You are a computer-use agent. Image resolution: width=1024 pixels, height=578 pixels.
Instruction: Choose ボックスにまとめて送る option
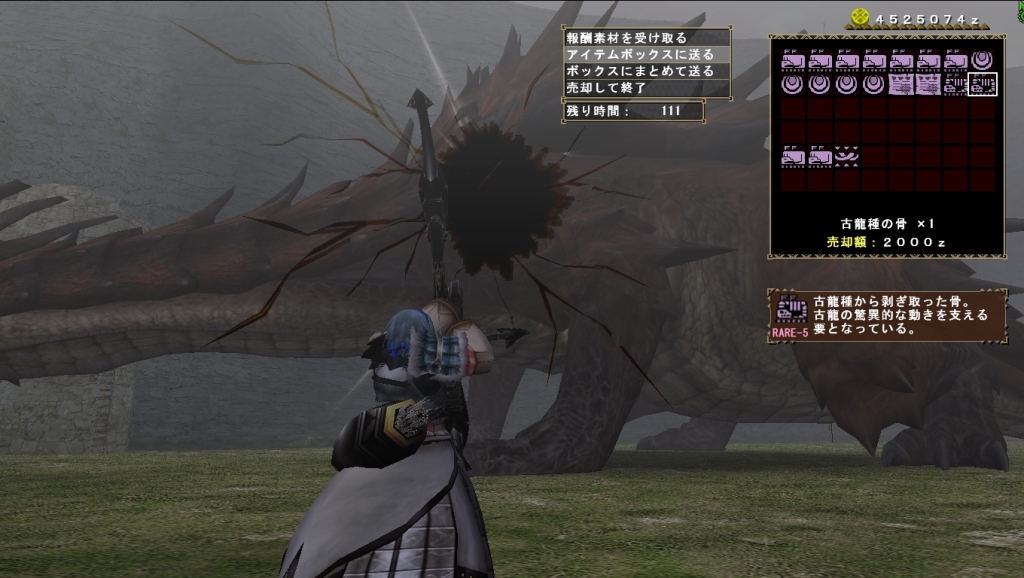640,71
